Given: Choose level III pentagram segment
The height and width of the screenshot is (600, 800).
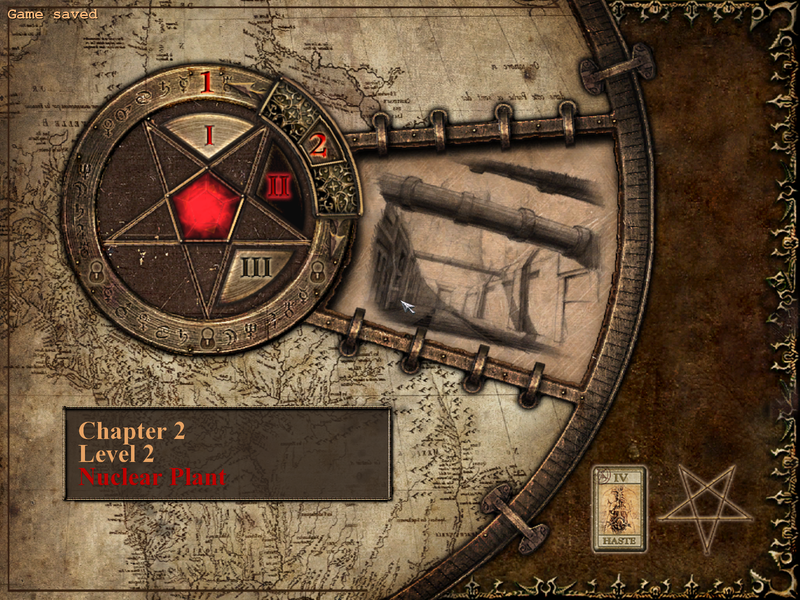Looking at the screenshot, I should click(x=253, y=269).
